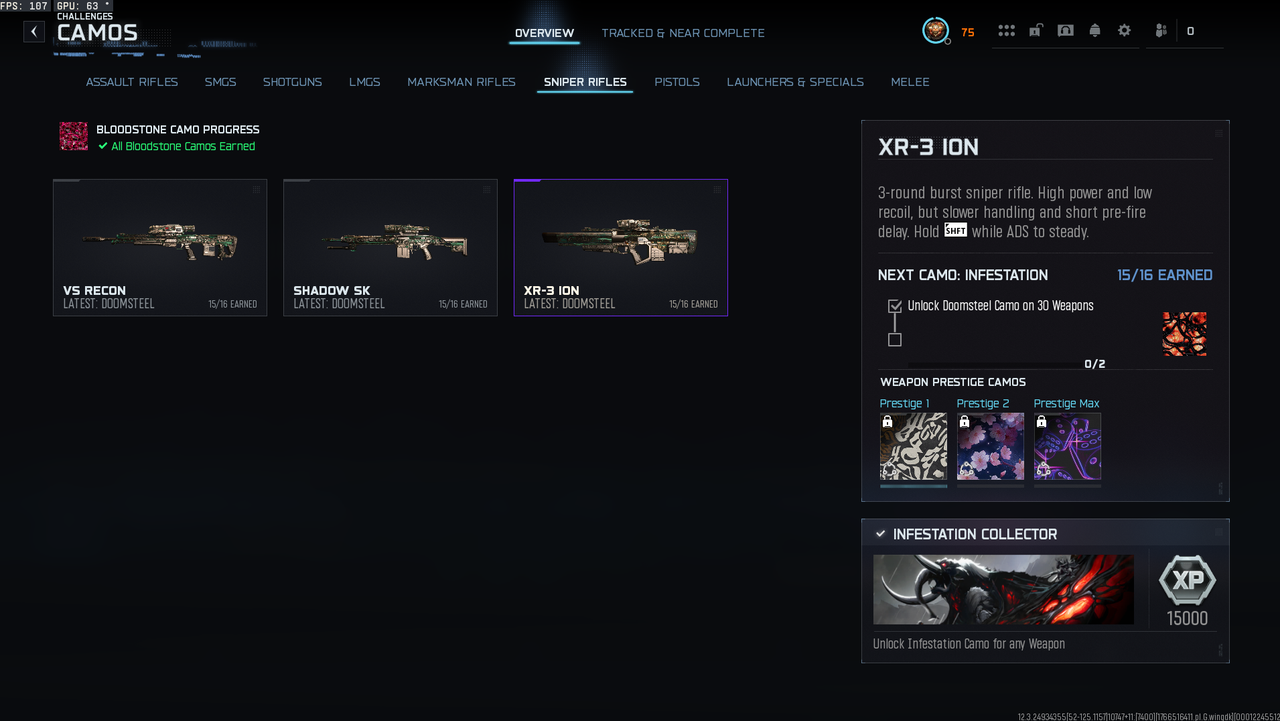The image size is (1280, 721).
Task: View the Prestige 2 cherry blossom camo
Action: (990, 446)
